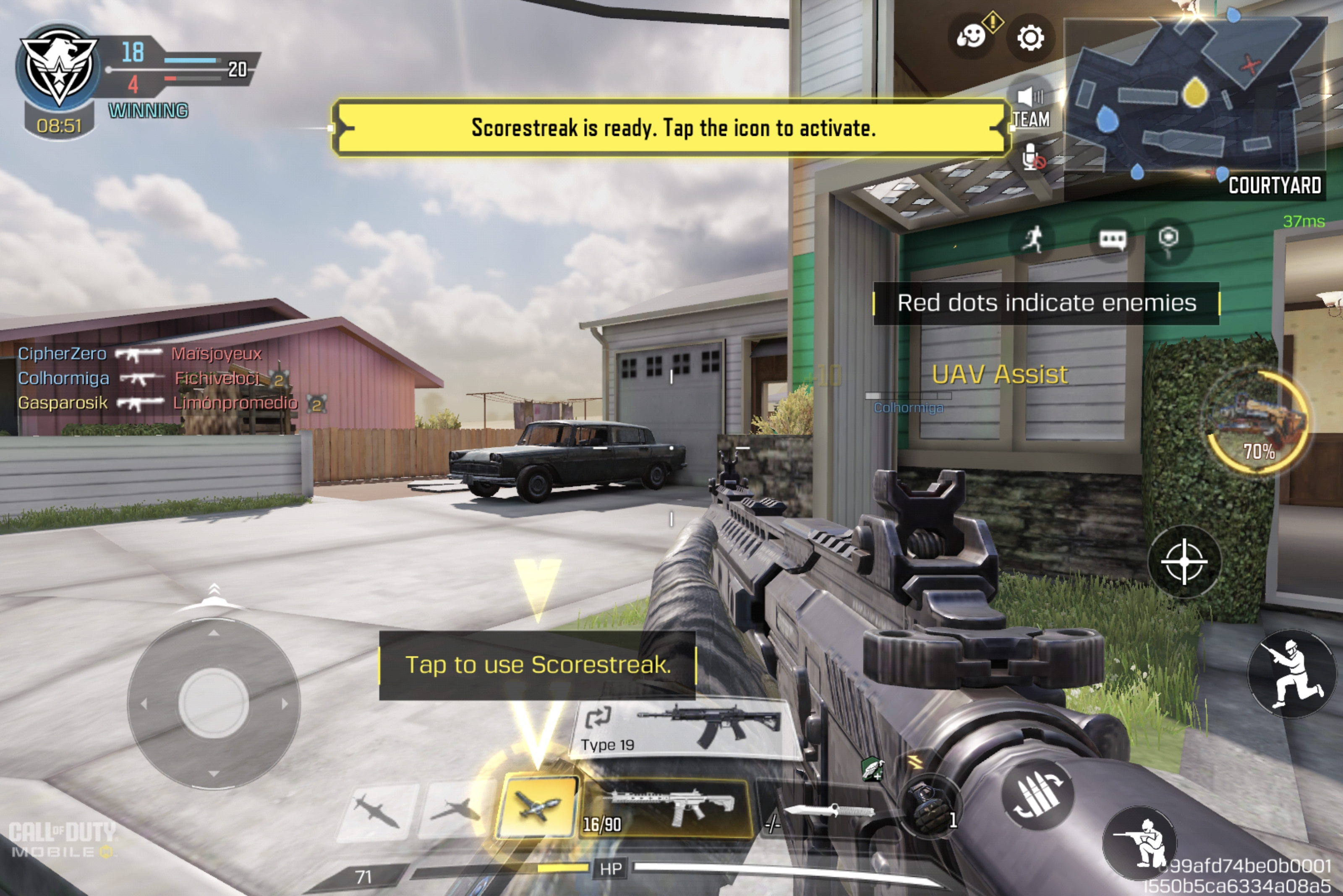Tap the crosshair aim-down-sights button
This screenshot has height=896, width=1343.
[1184, 561]
